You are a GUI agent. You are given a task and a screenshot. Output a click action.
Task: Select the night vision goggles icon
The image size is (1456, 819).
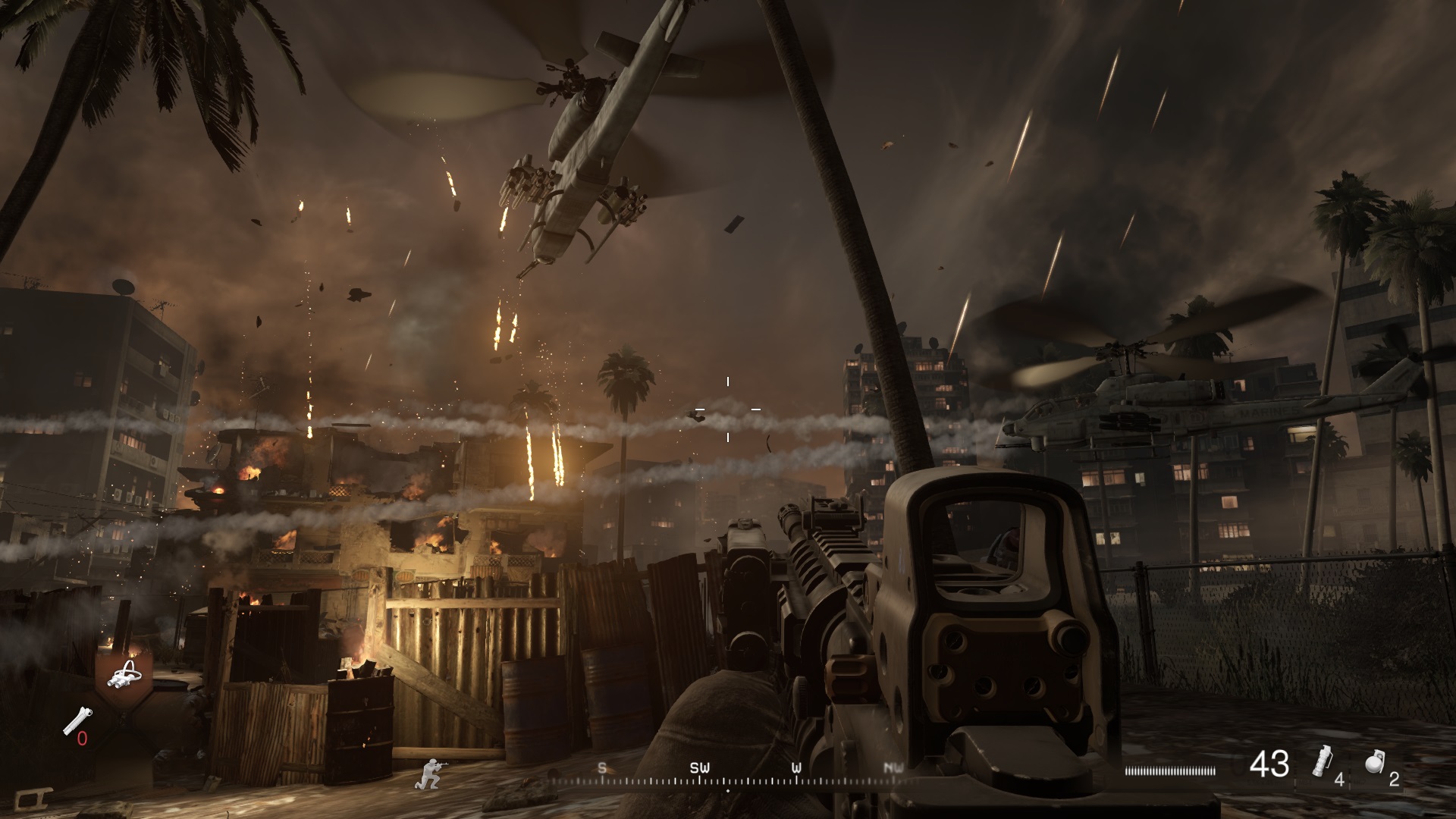coord(123,675)
